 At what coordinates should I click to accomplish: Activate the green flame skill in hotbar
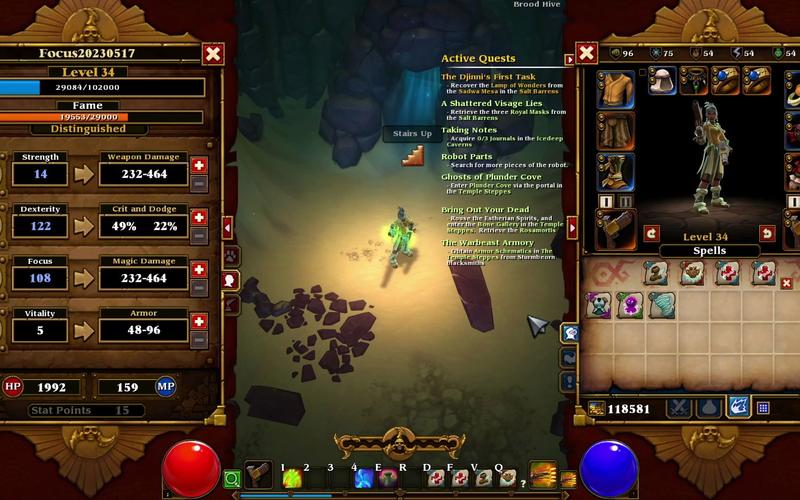point(291,477)
